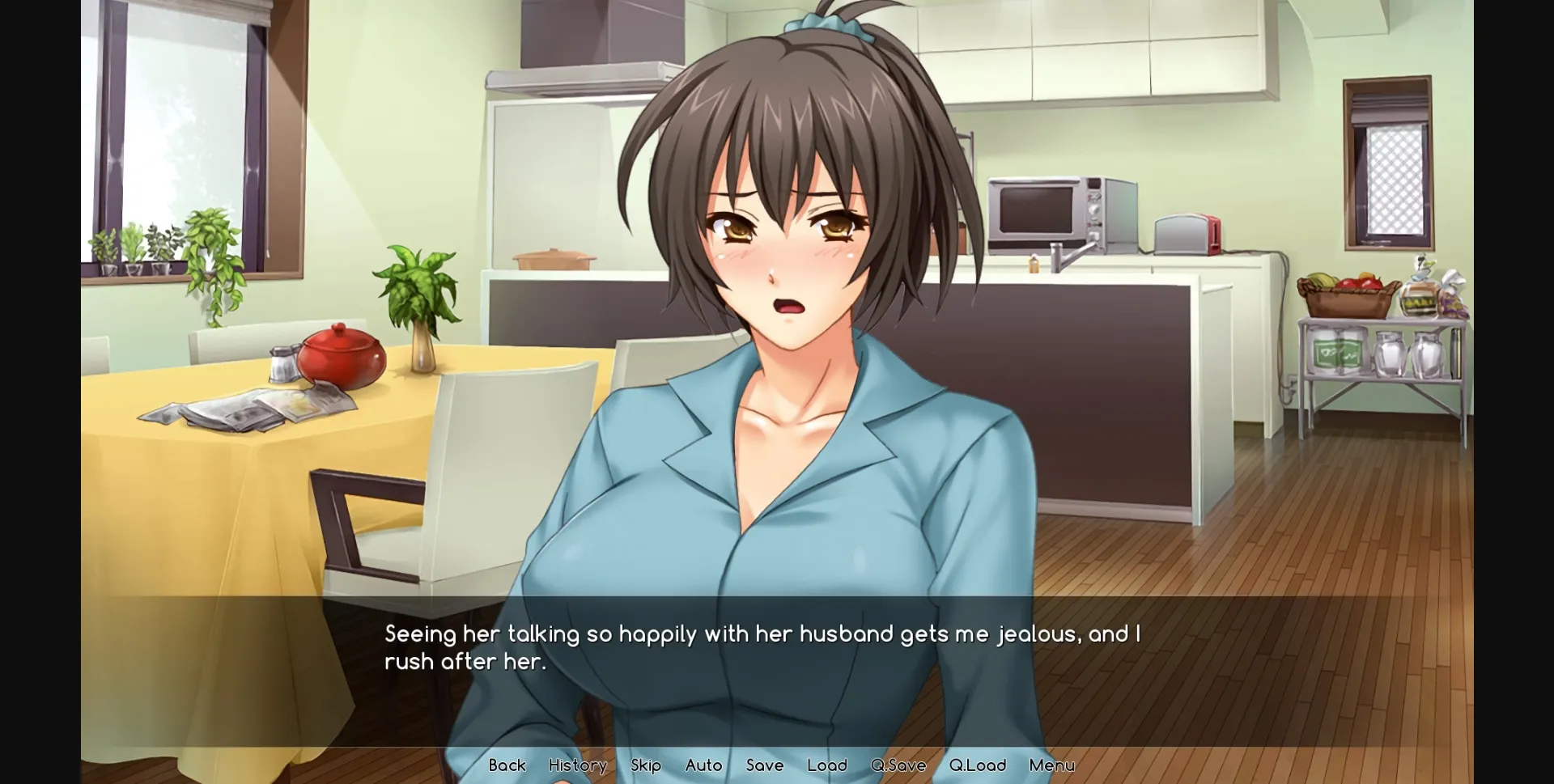The image size is (1554, 784).
Task: Open the History log
Action: point(577,765)
